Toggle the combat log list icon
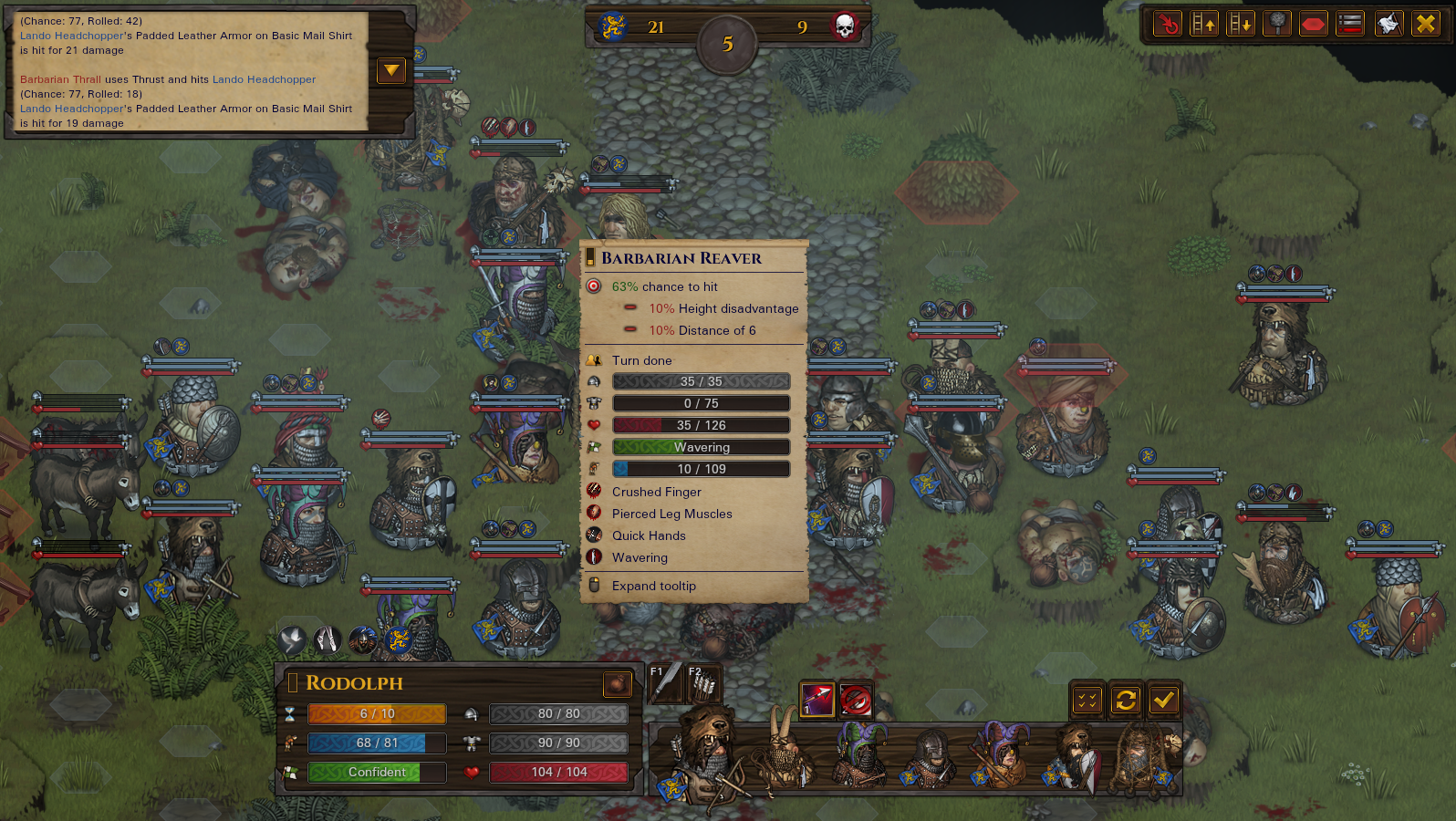 (x=1349, y=24)
